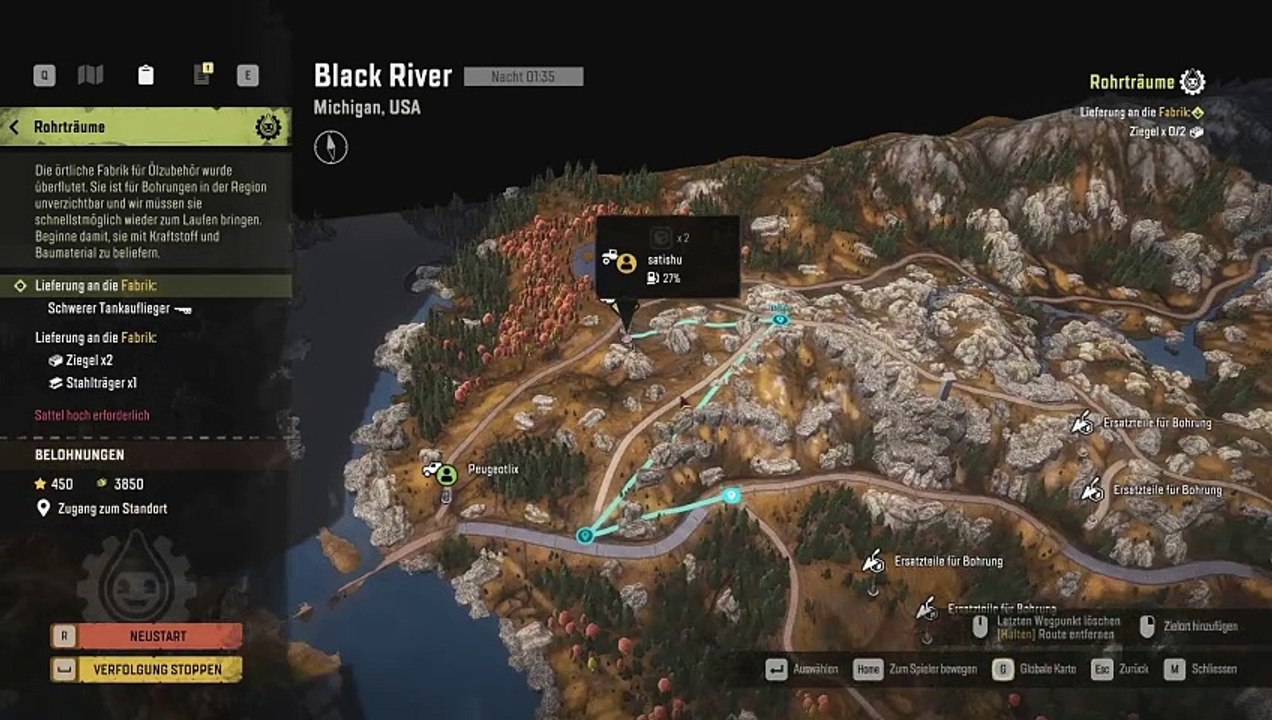Select Peugeotlix's player marker on the map

click(446, 474)
